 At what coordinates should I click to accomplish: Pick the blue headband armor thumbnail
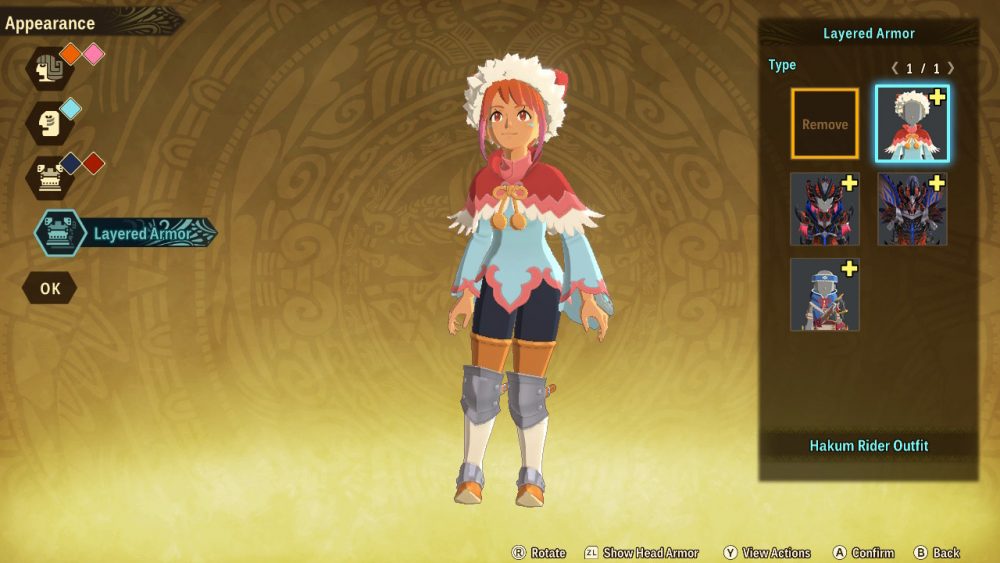point(825,295)
